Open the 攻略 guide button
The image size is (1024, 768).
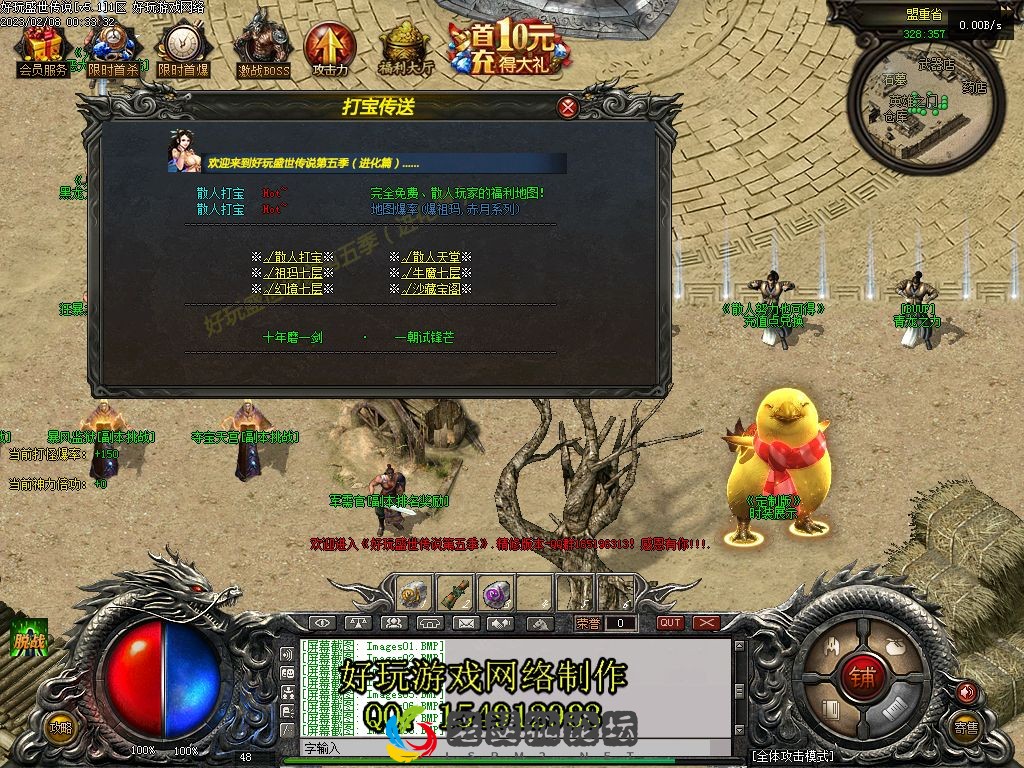pyautogui.click(x=61, y=727)
